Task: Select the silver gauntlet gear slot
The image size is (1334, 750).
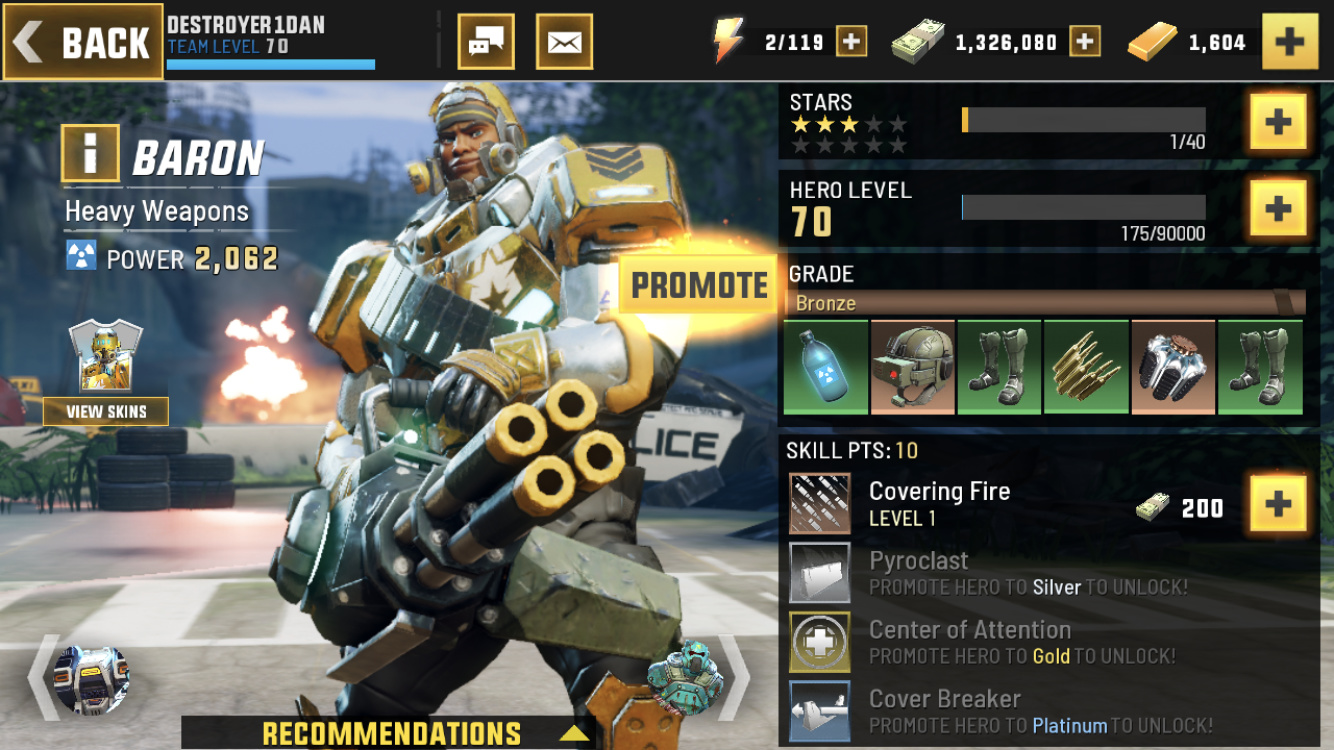Action: [1173, 367]
